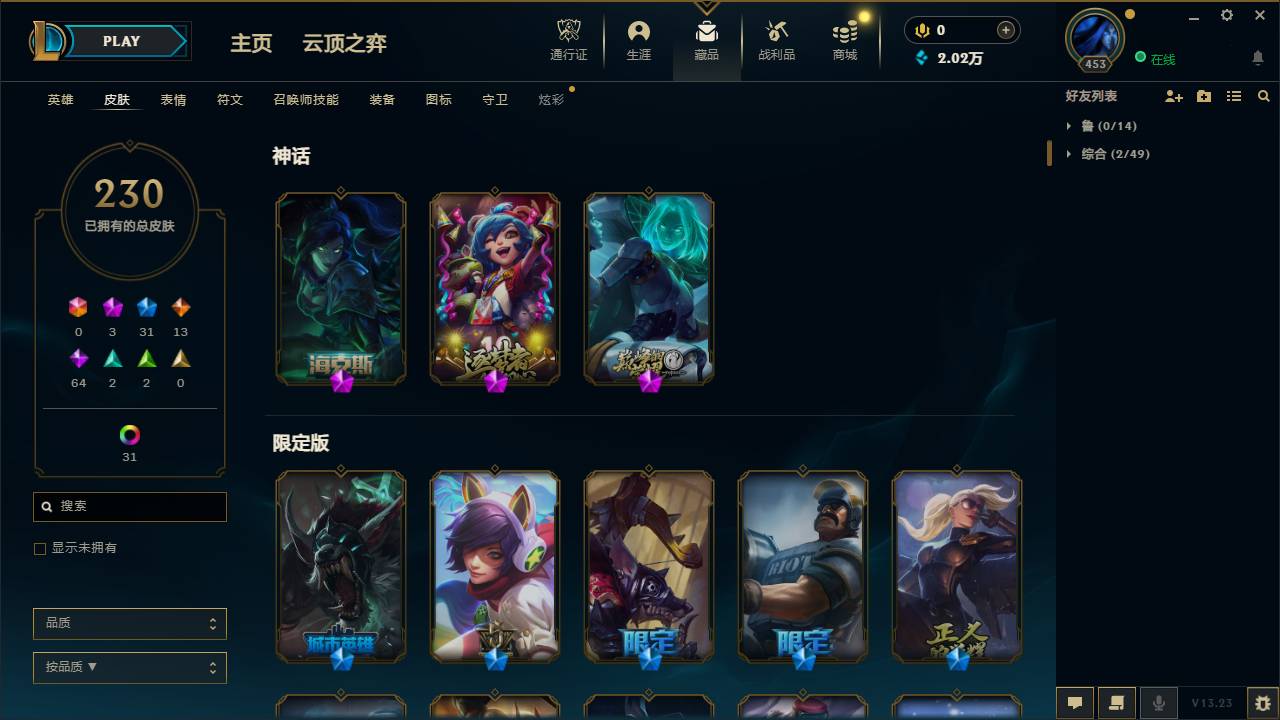The width and height of the screenshot is (1280, 720).
Task: Open the 品质 quality dropdown
Action: [129, 623]
